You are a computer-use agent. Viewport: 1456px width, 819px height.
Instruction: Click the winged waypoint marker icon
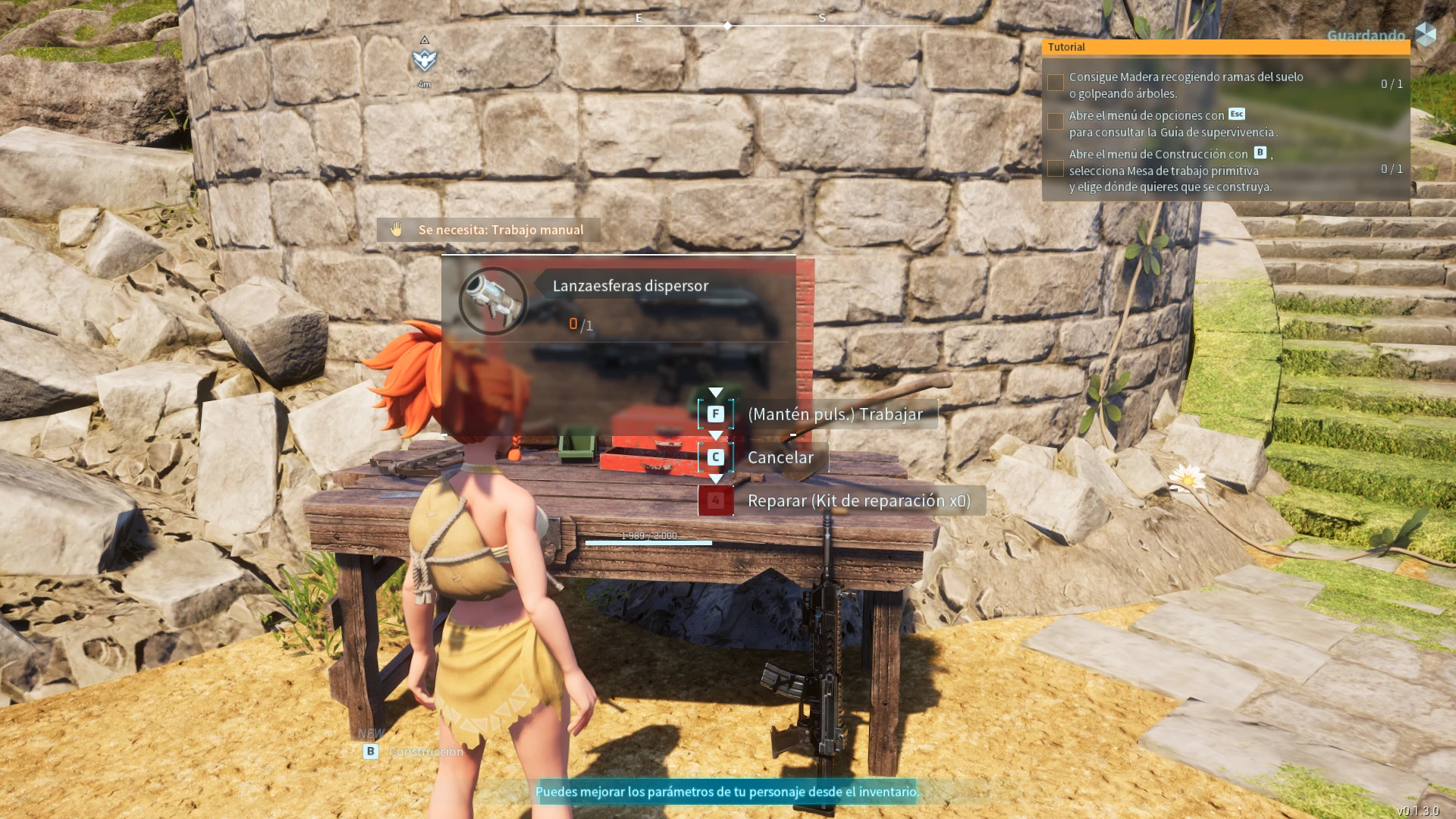(x=425, y=59)
